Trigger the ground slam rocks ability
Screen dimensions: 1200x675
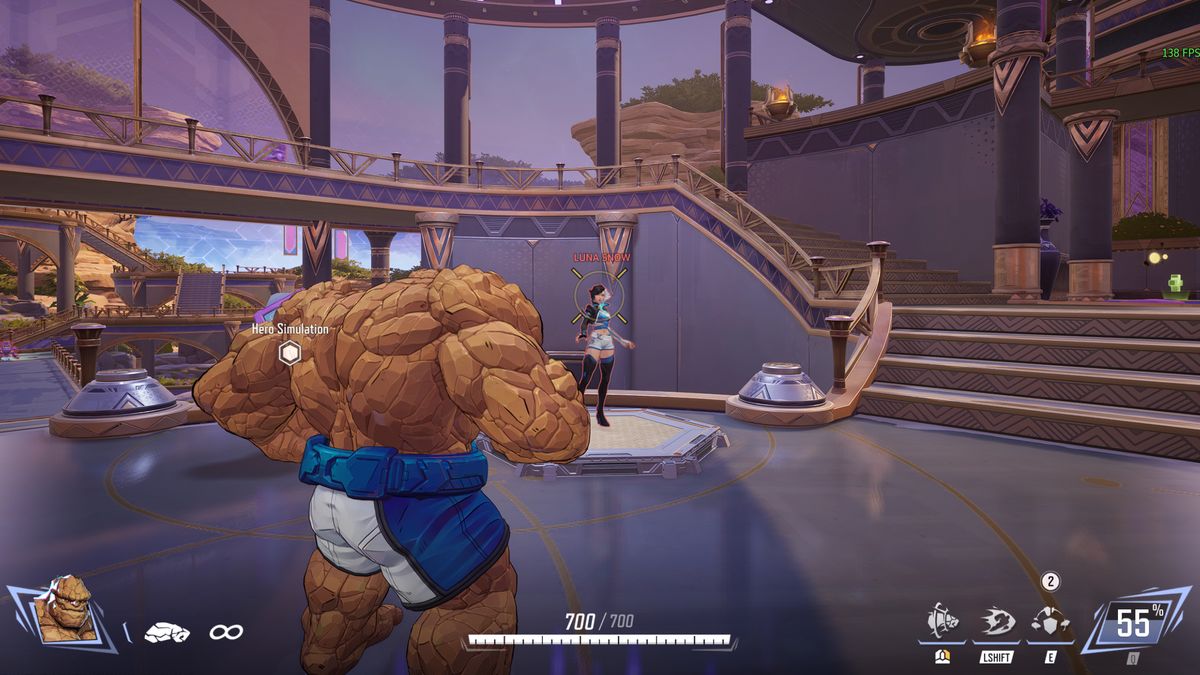(1049, 620)
